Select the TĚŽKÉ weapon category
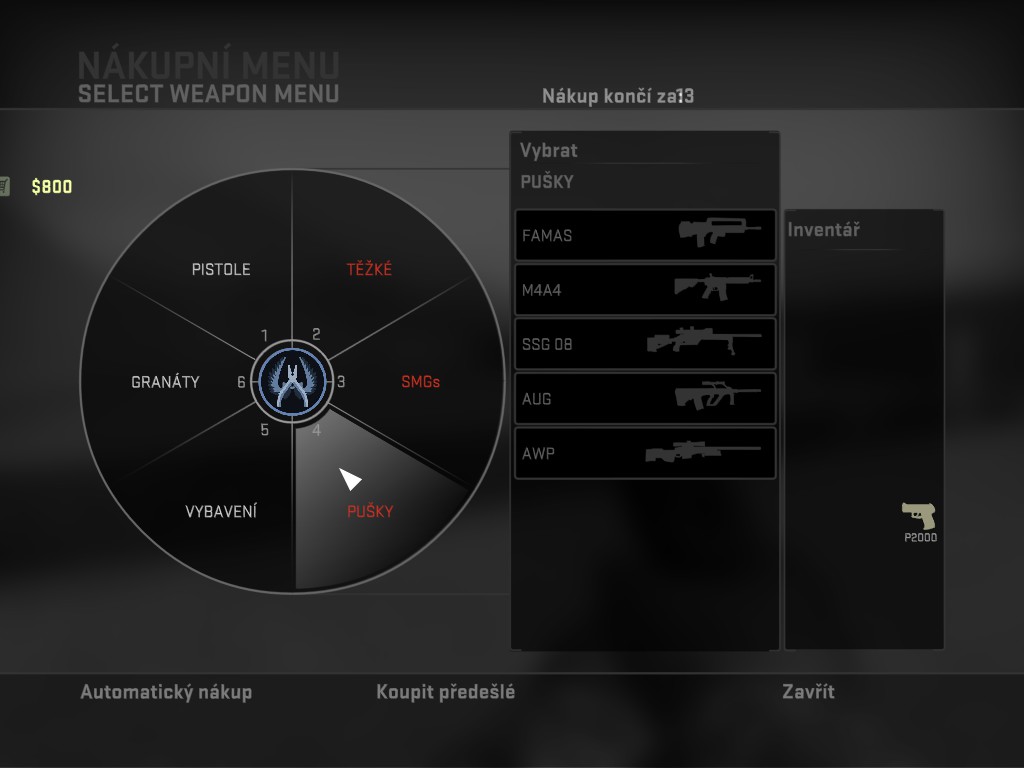Viewport: 1024px width, 768px height. [x=369, y=269]
